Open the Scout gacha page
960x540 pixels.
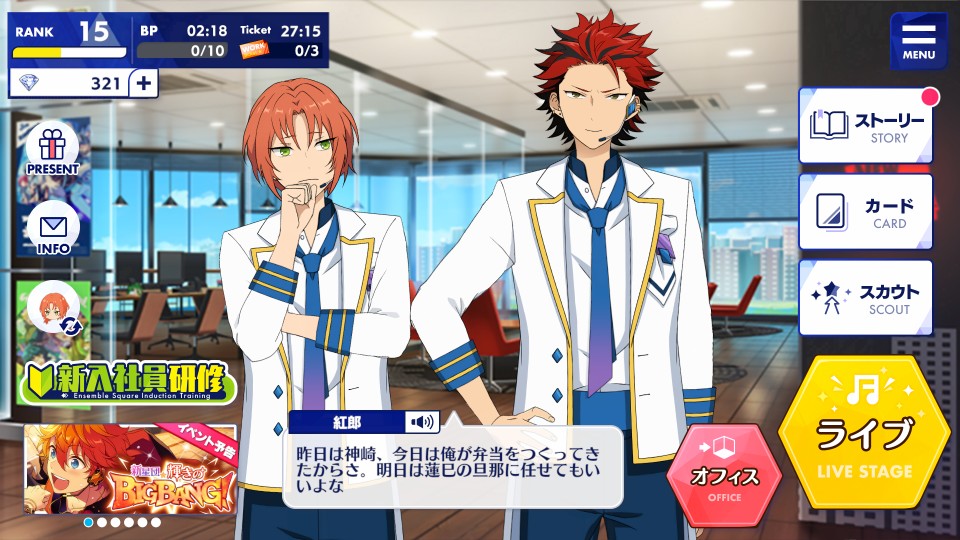point(865,298)
